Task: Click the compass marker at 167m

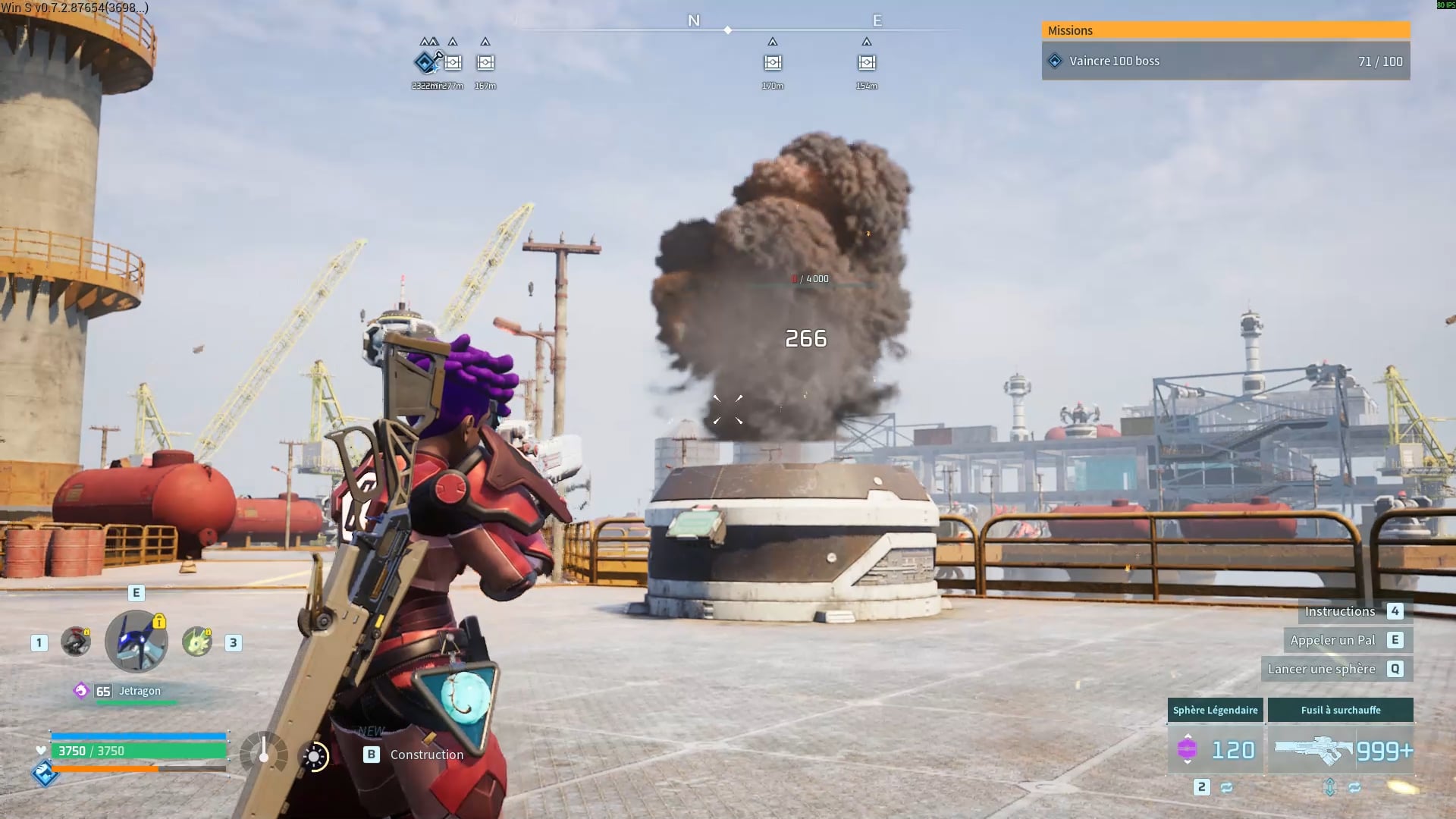Action: click(485, 62)
